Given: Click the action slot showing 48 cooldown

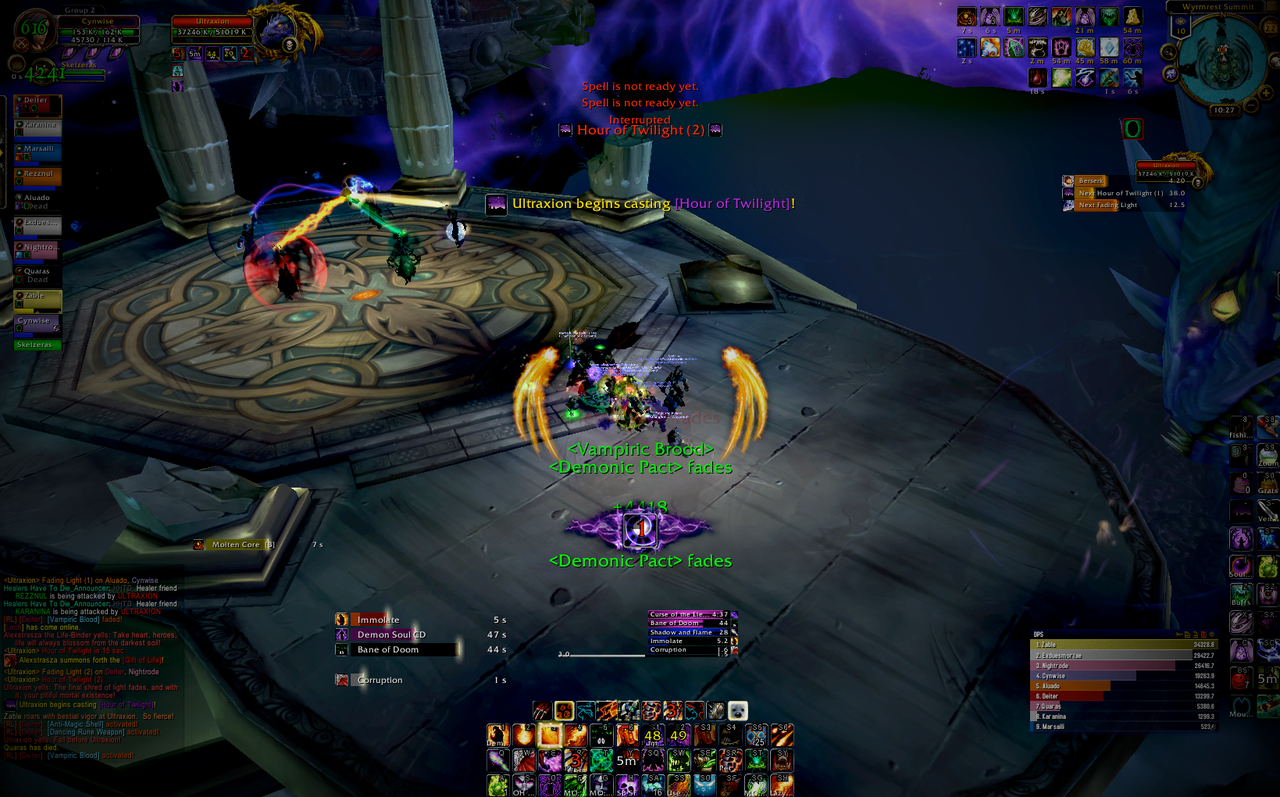Looking at the screenshot, I should pyautogui.click(x=652, y=736).
